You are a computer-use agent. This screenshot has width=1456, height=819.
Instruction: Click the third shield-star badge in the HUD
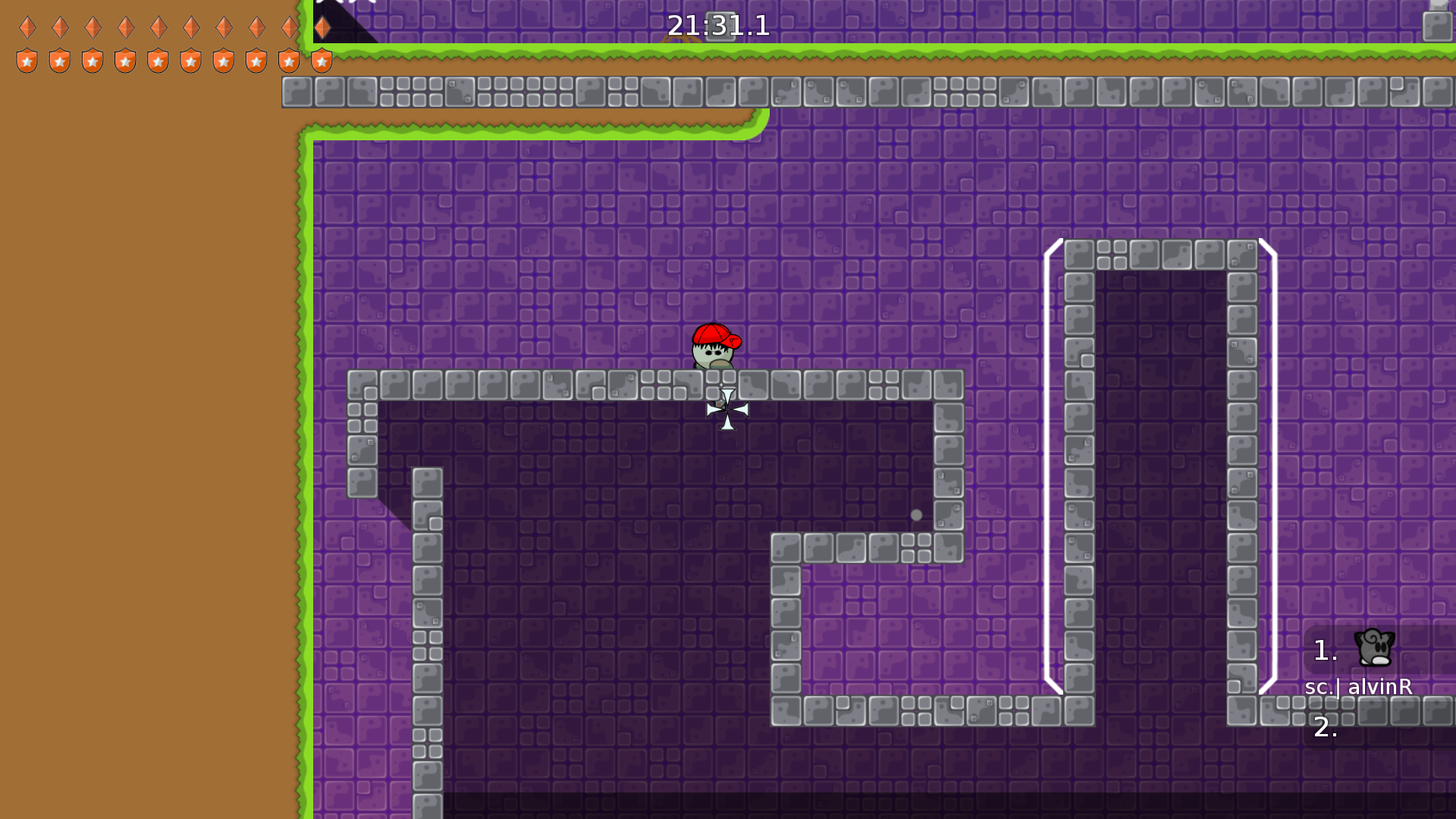click(x=93, y=61)
